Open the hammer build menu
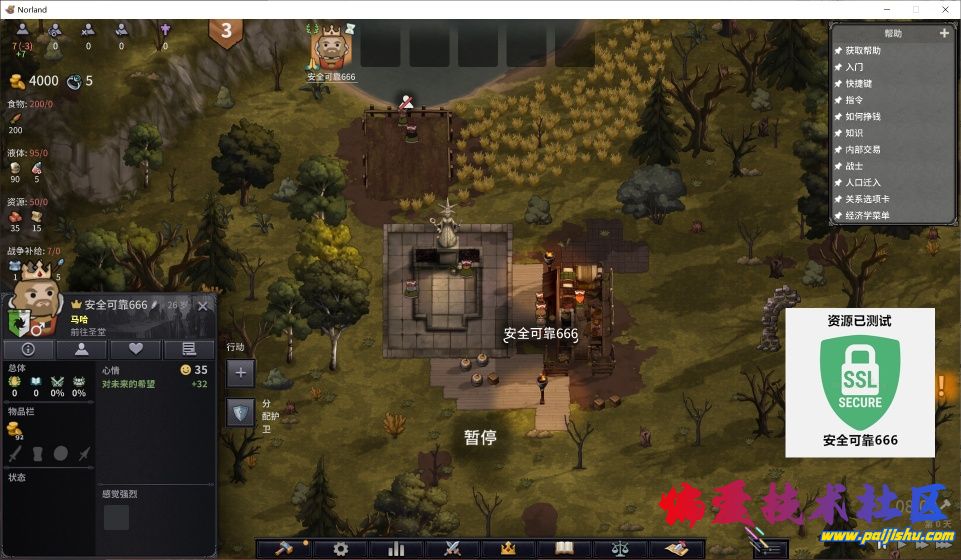 pyautogui.click(x=283, y=548)
